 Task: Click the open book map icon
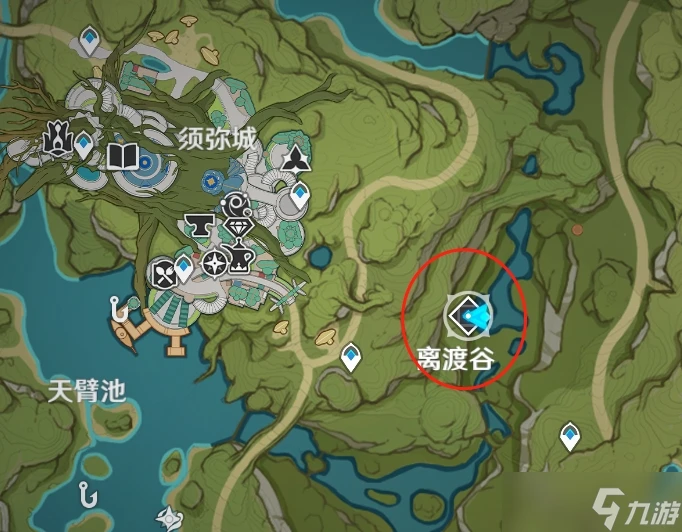point(123,157)
